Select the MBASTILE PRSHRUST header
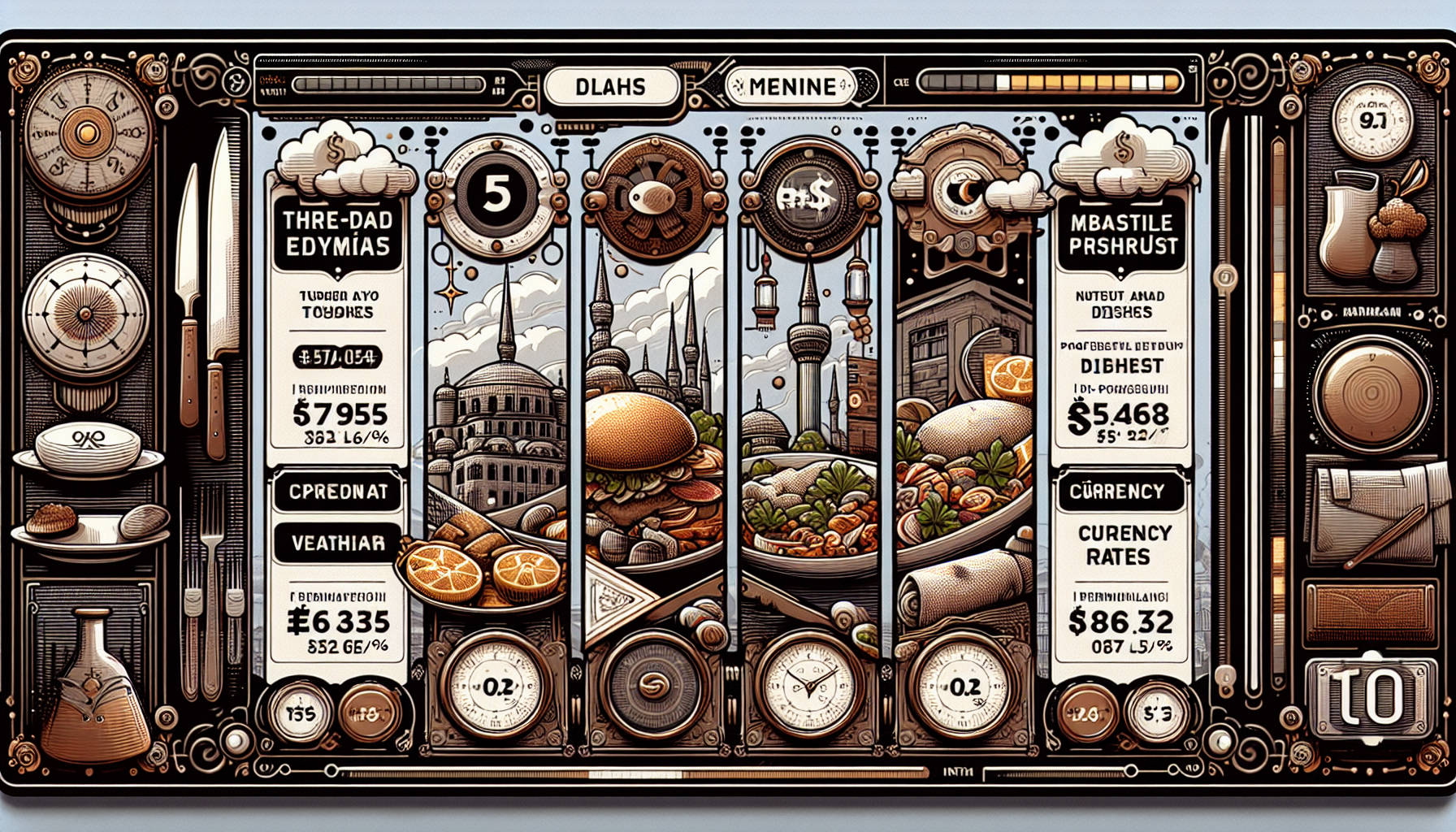 [1122, 234]
